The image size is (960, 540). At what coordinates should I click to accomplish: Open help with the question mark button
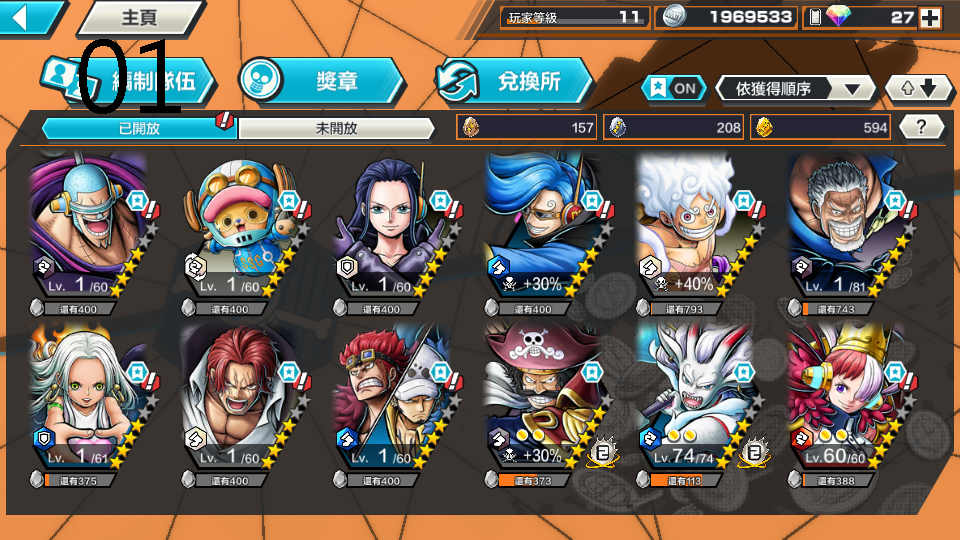[x=922, y=127]
